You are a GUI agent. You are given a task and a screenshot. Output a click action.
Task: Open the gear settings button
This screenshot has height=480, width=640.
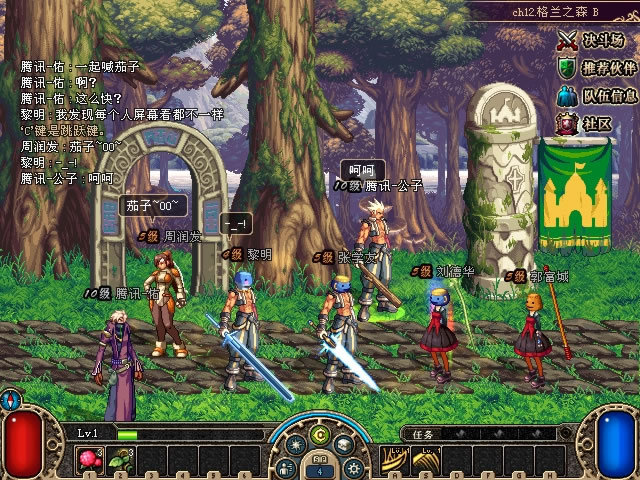pos(352,467)
